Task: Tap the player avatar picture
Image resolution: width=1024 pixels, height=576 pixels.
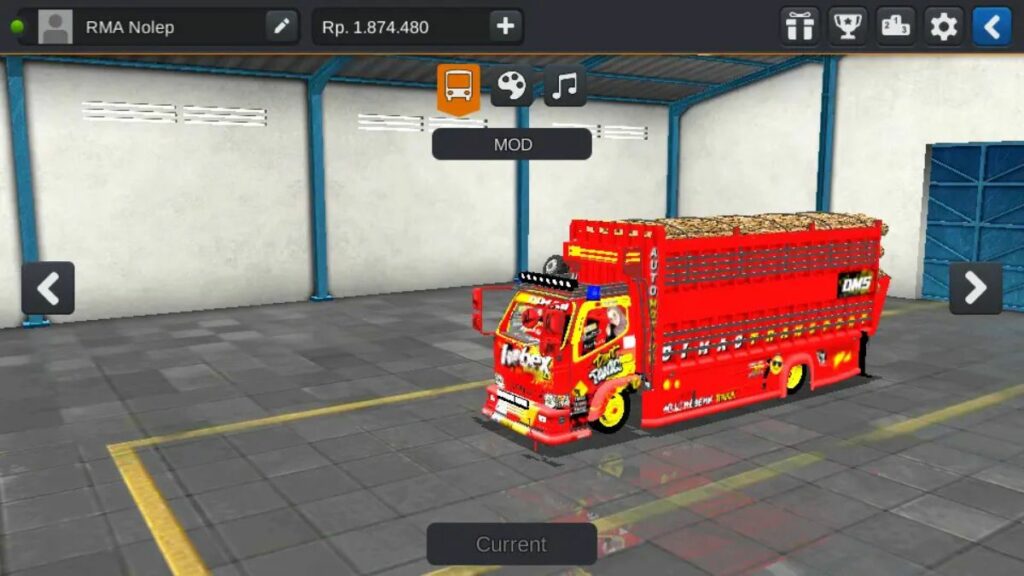Action: (x=55, y=27)
